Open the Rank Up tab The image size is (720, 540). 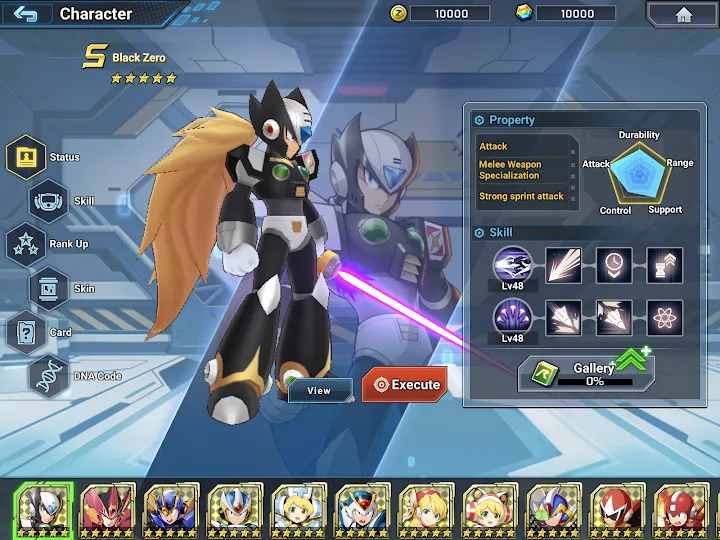tap(25, 244)
